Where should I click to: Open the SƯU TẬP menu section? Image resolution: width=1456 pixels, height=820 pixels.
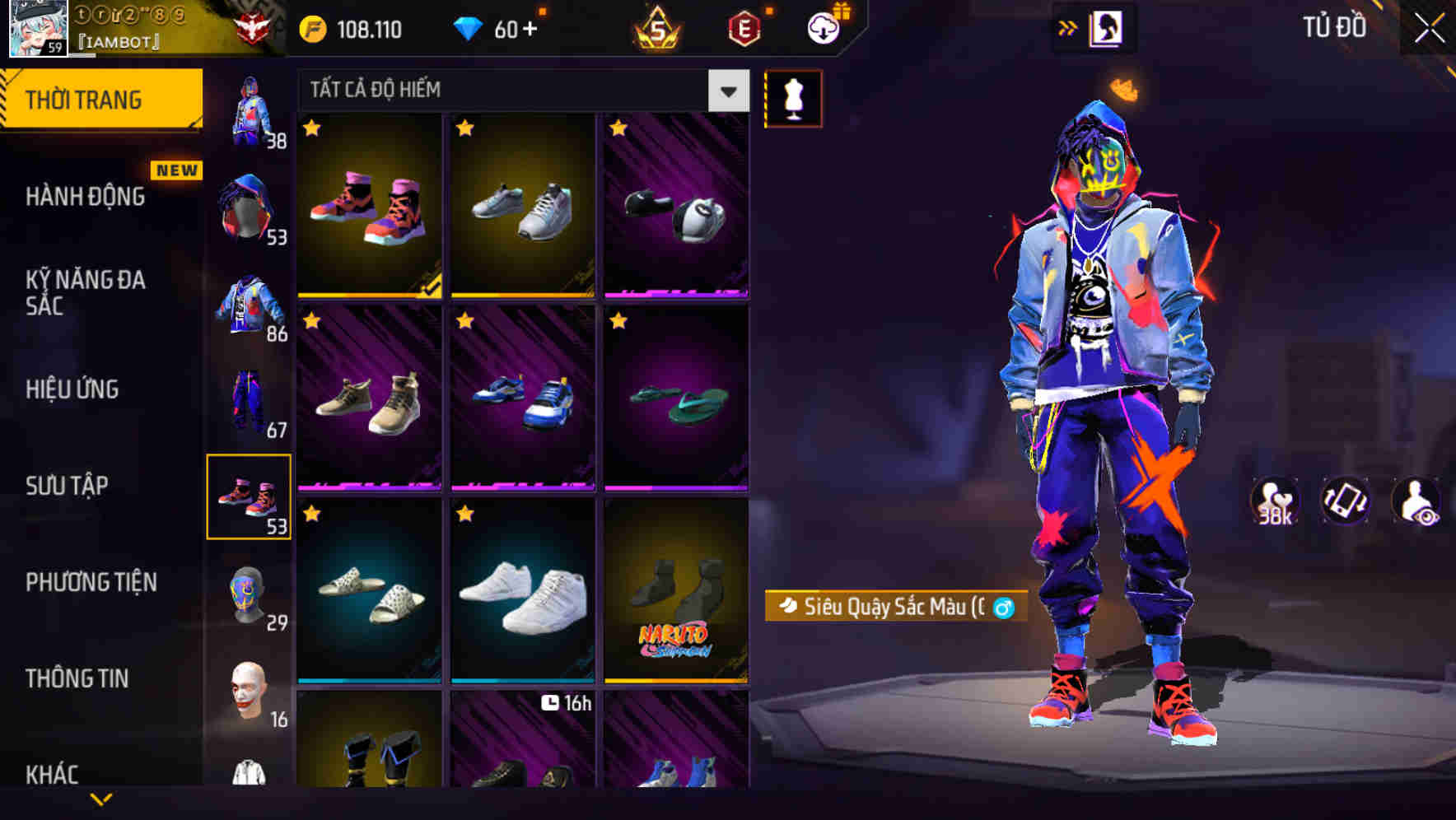pos(66,486)
